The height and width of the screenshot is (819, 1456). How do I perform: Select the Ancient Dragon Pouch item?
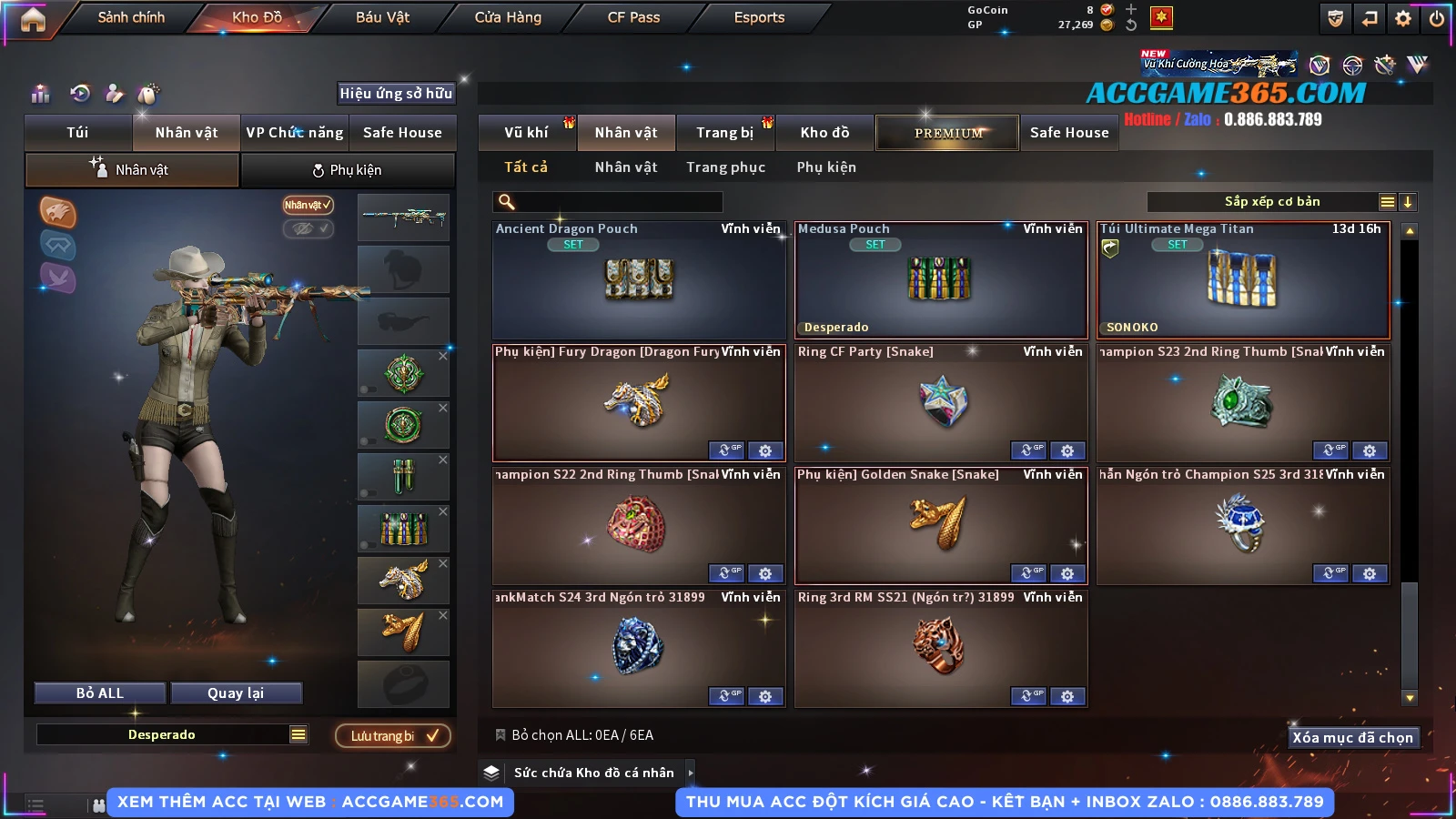[638, 280]
